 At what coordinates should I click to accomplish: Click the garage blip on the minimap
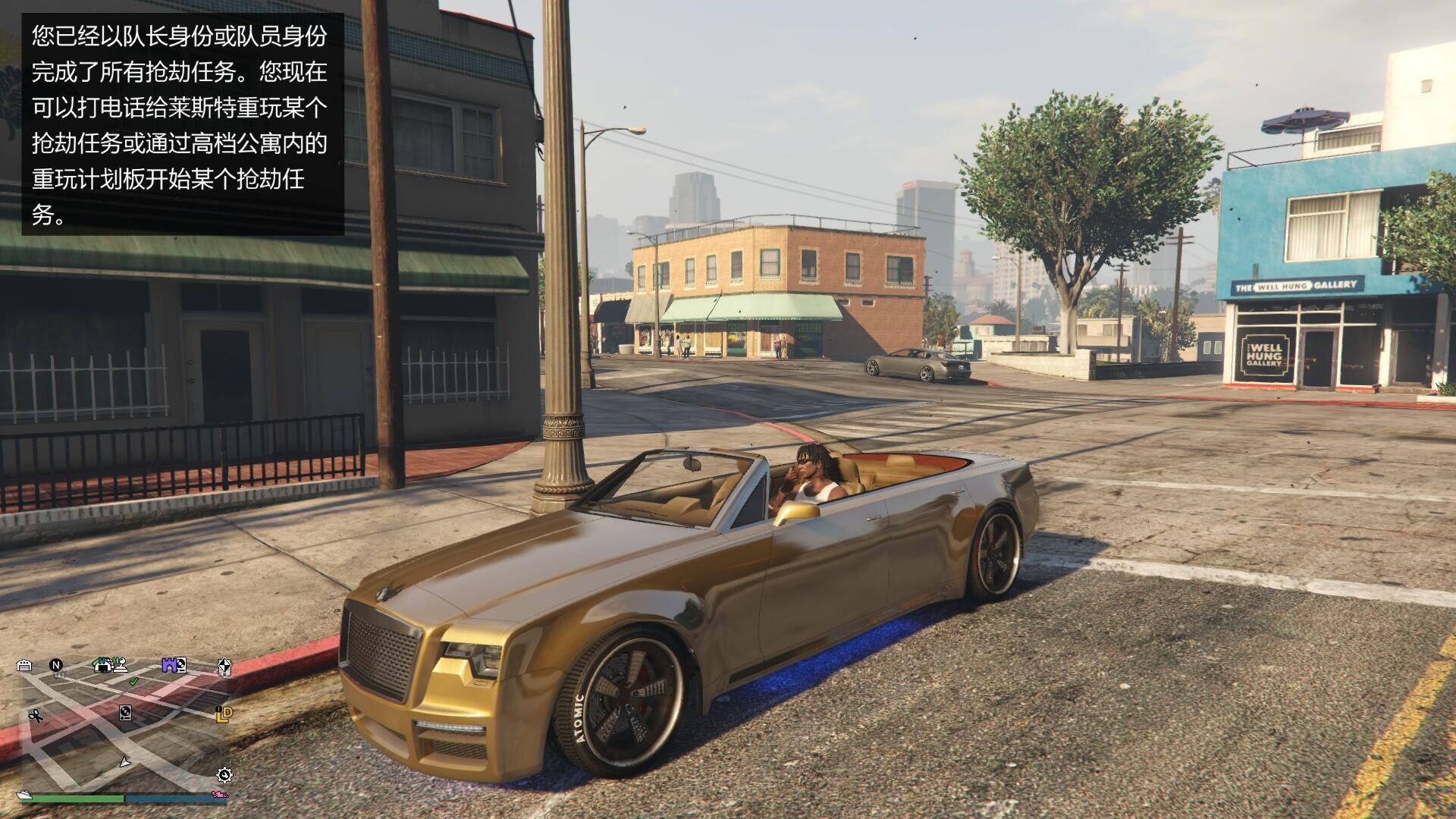point(24,666)
